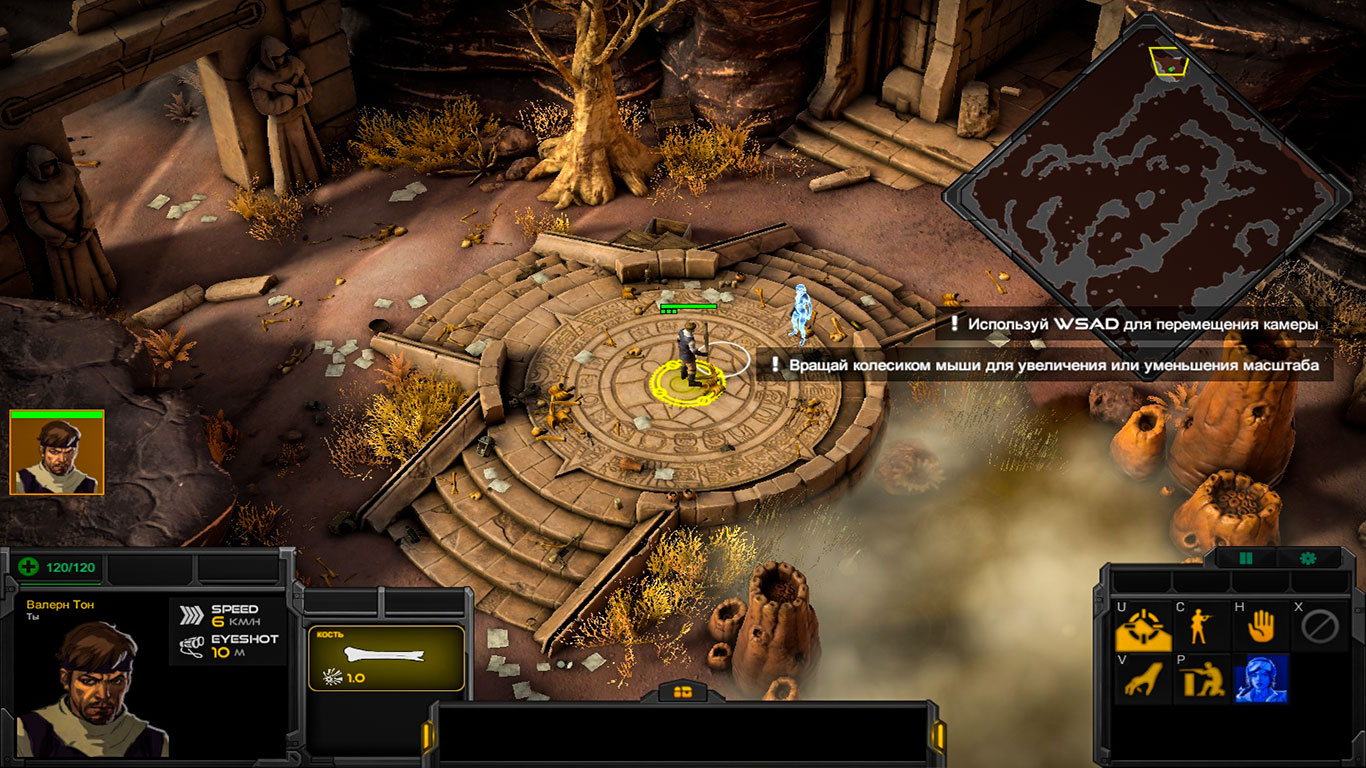Image resolution: width=1366 pixels, height=768 pixels.
Task: Click the WSAD camera movement hint
Action: point(1135,324)
